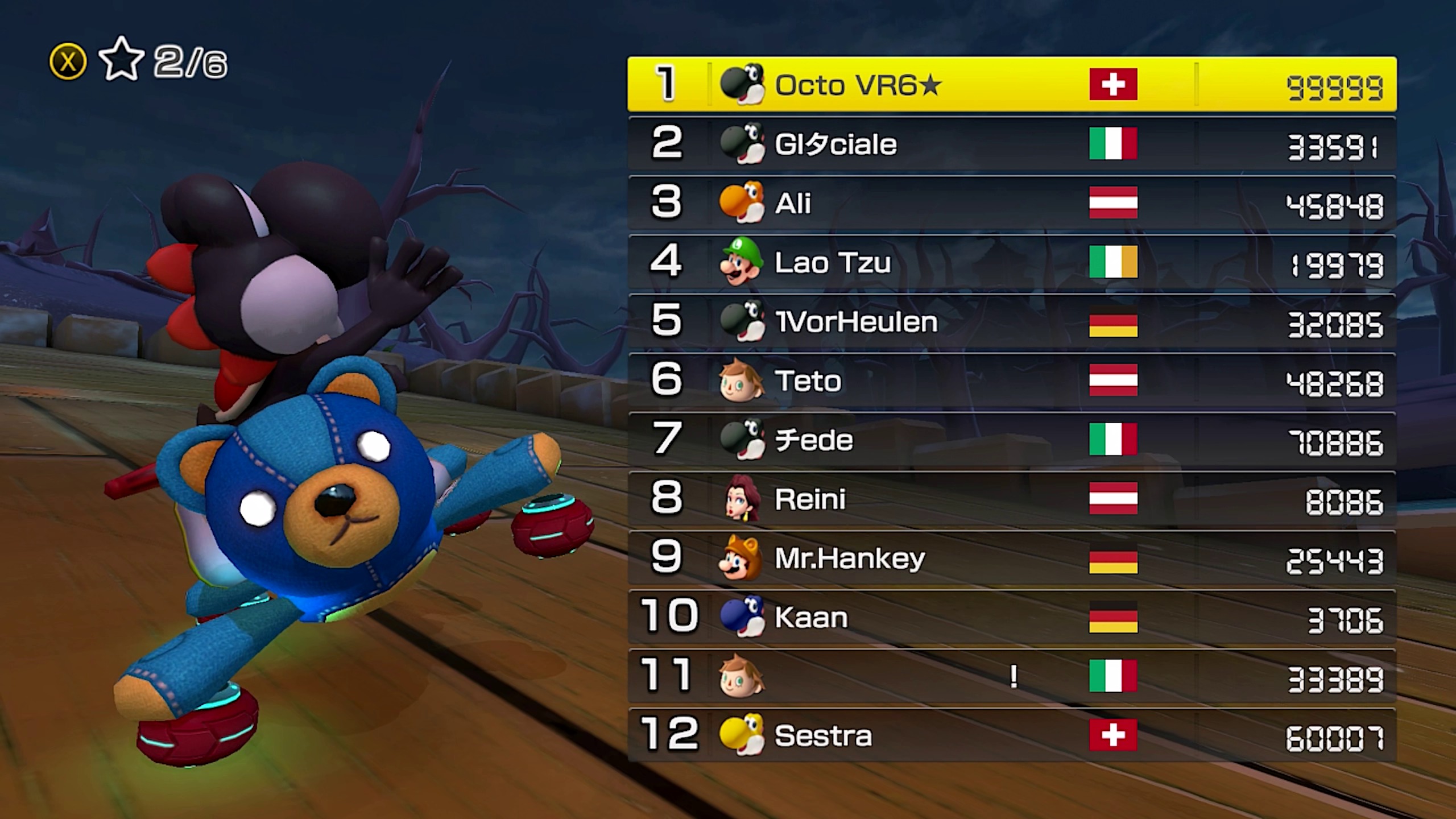Screen dimensions: 1456x819
Task: Pick the Lao Tzu player row
Action: (1011, 262)
